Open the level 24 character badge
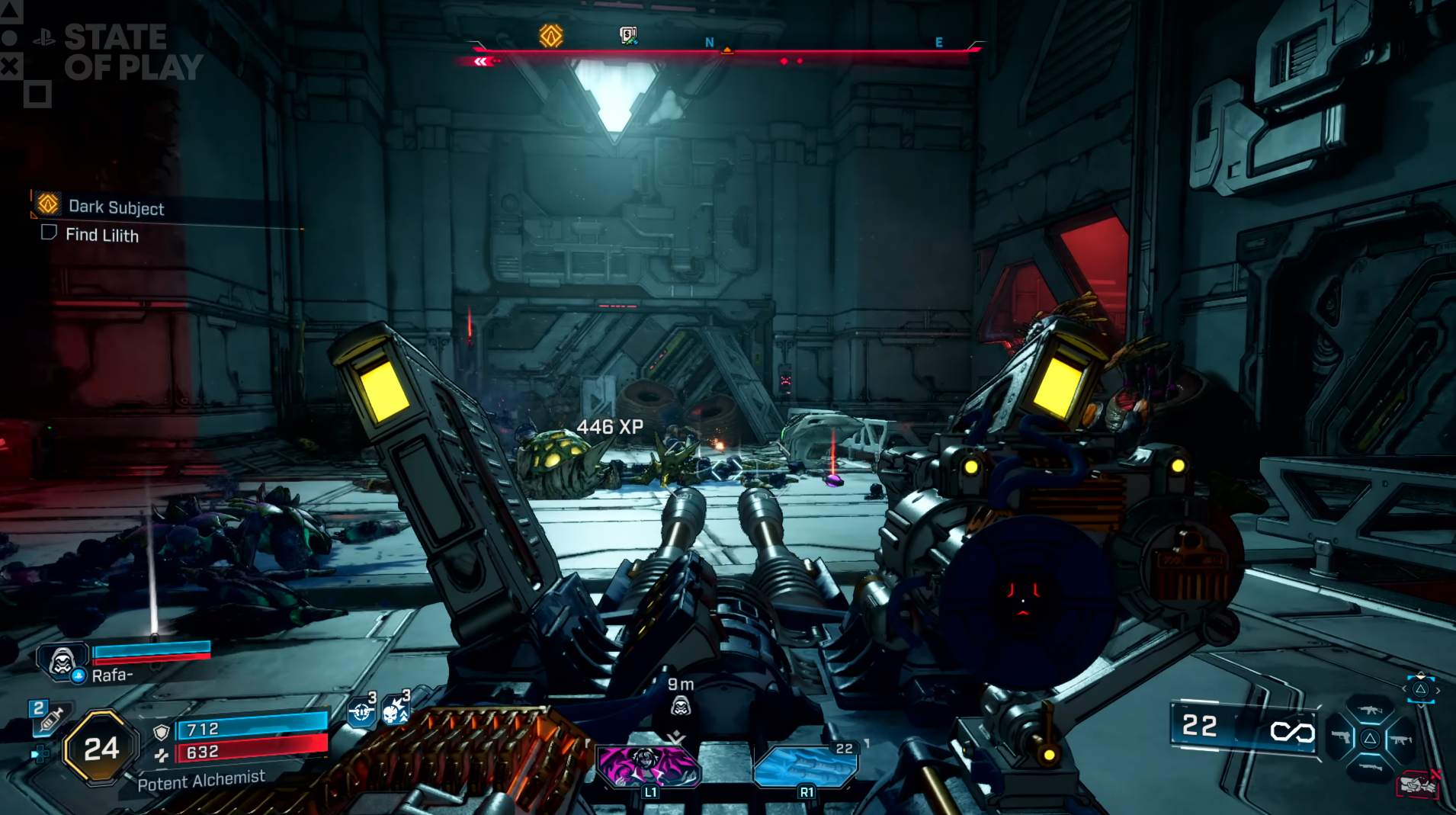 coord(101,748)
